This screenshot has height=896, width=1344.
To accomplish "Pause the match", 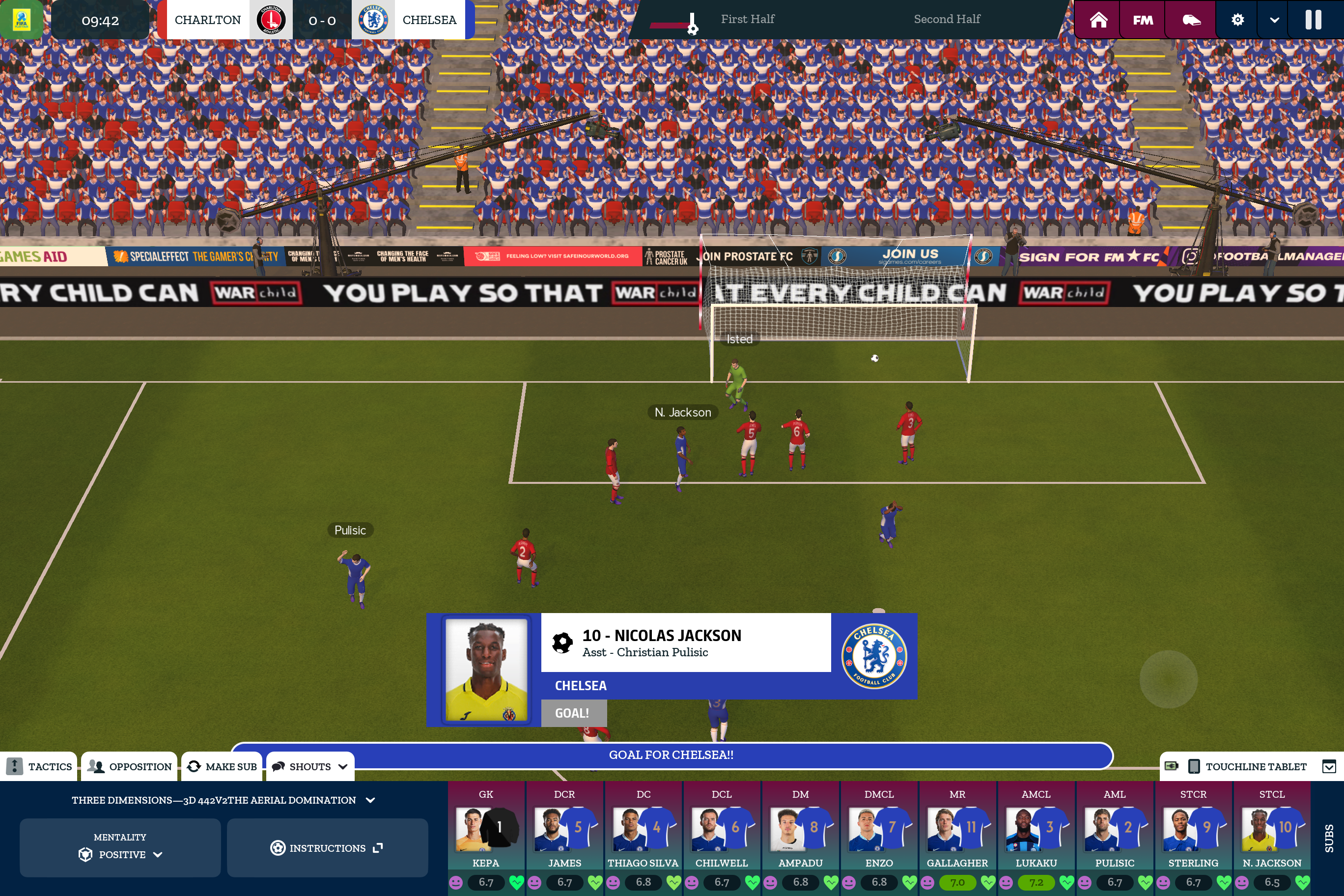I will pos(1313,20).
